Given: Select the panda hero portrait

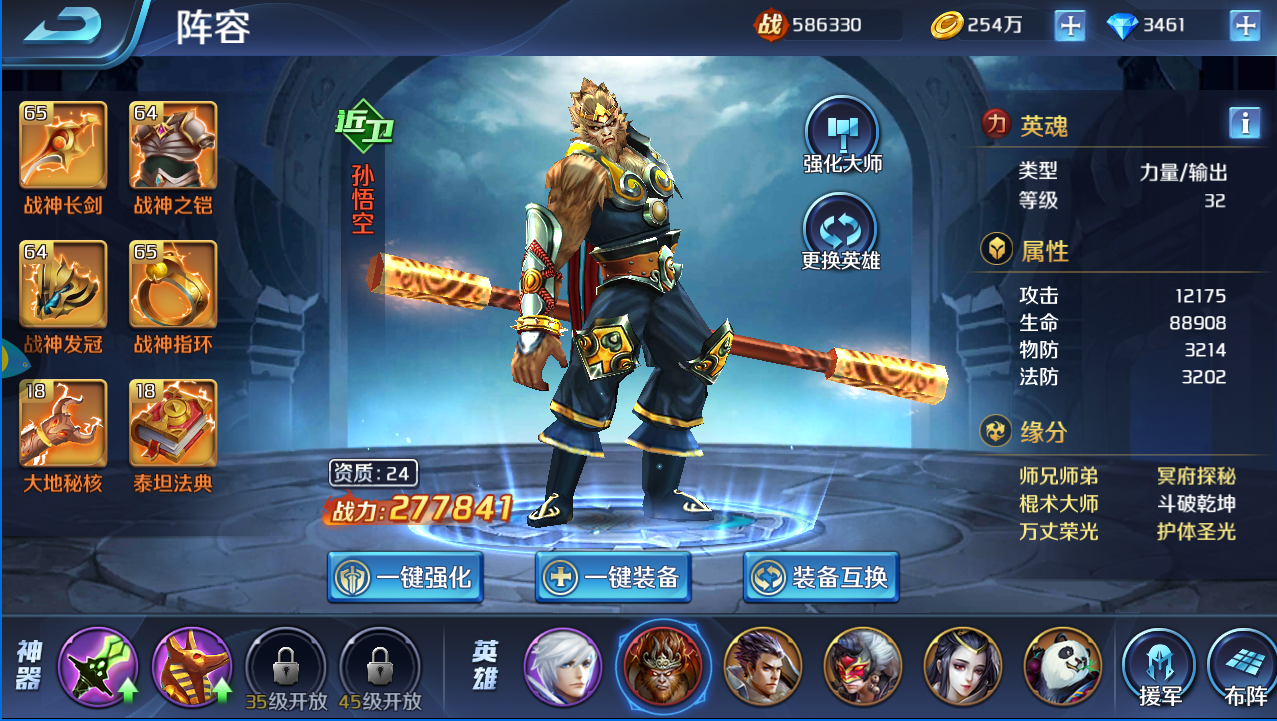Looking at the screenshot, I should point(1062,667).
